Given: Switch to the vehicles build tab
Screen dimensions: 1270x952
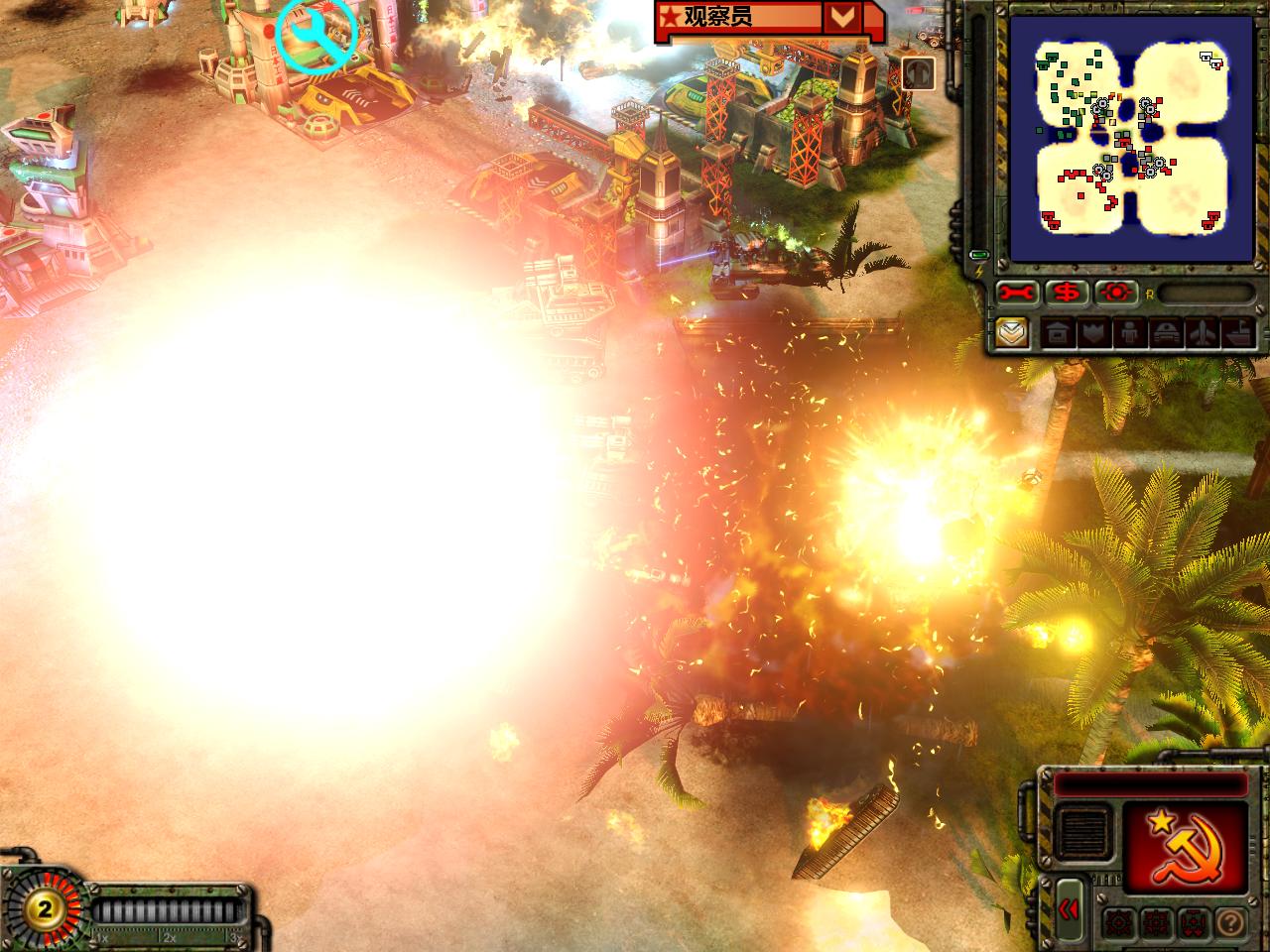Looking at the screenshot, I should 1166,333.
